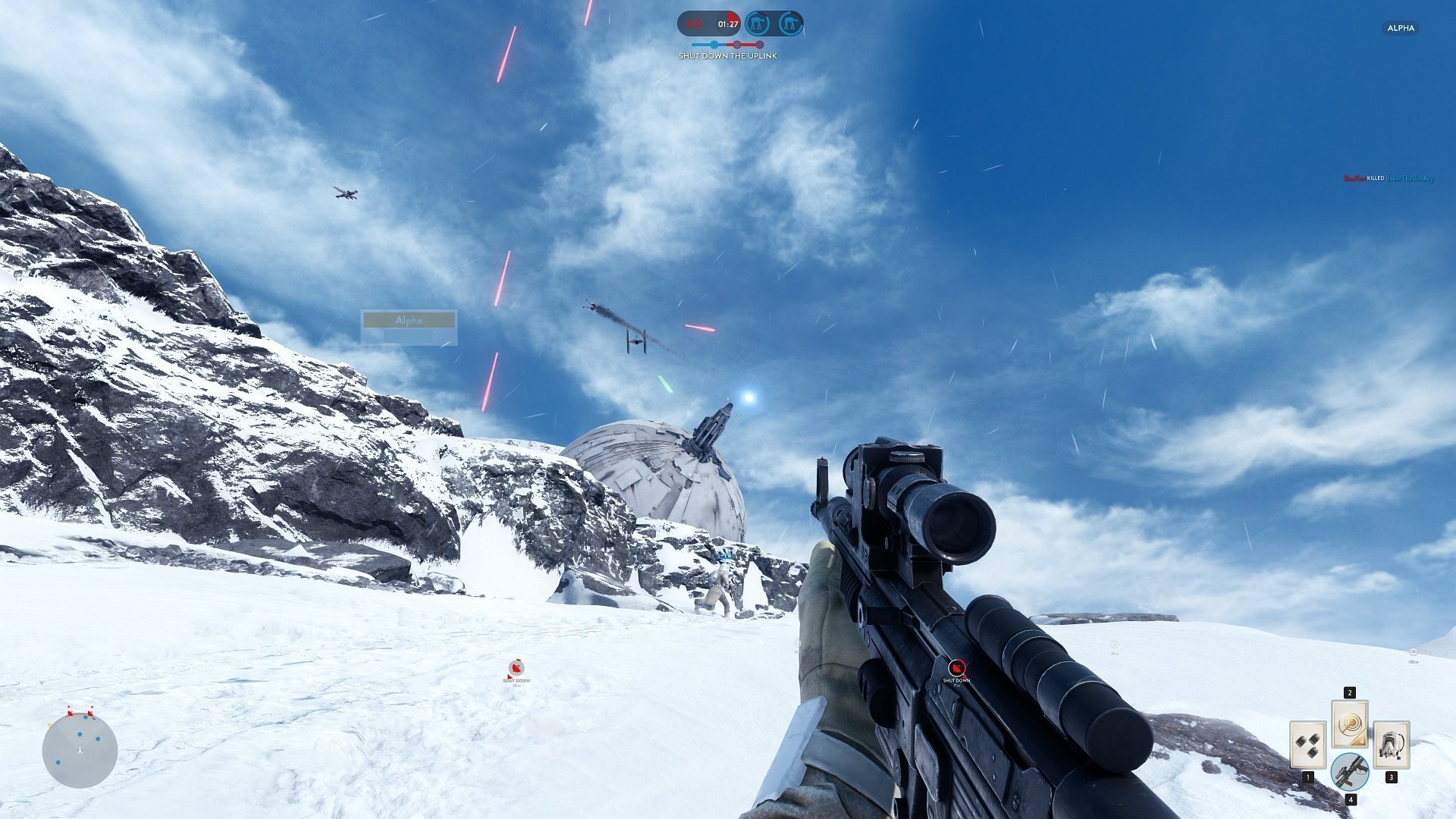Click the circular minimap at bottom left
1456x819 pixels.
[80, 751]
